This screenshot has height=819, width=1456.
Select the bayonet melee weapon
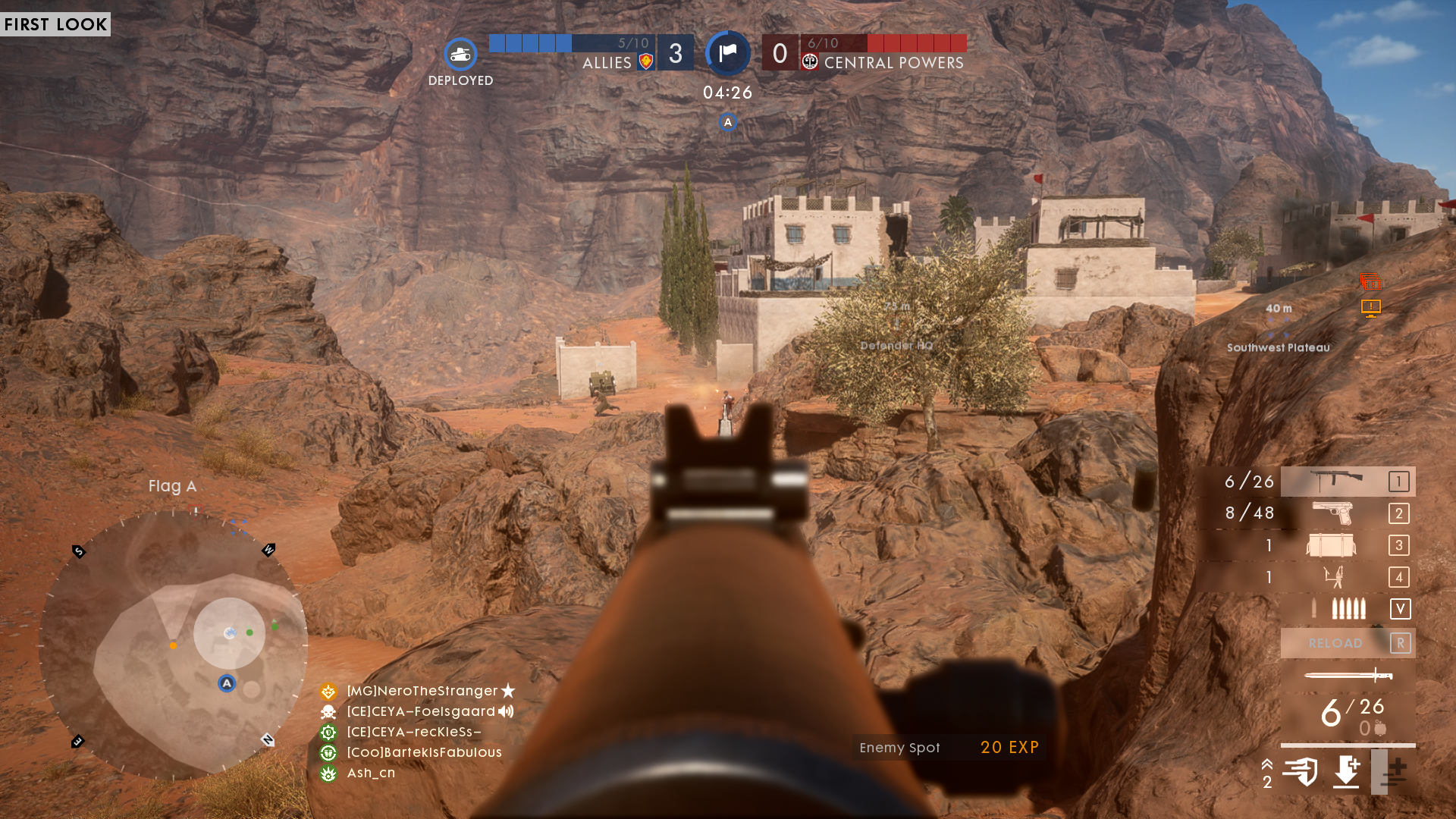(1348, 675)
